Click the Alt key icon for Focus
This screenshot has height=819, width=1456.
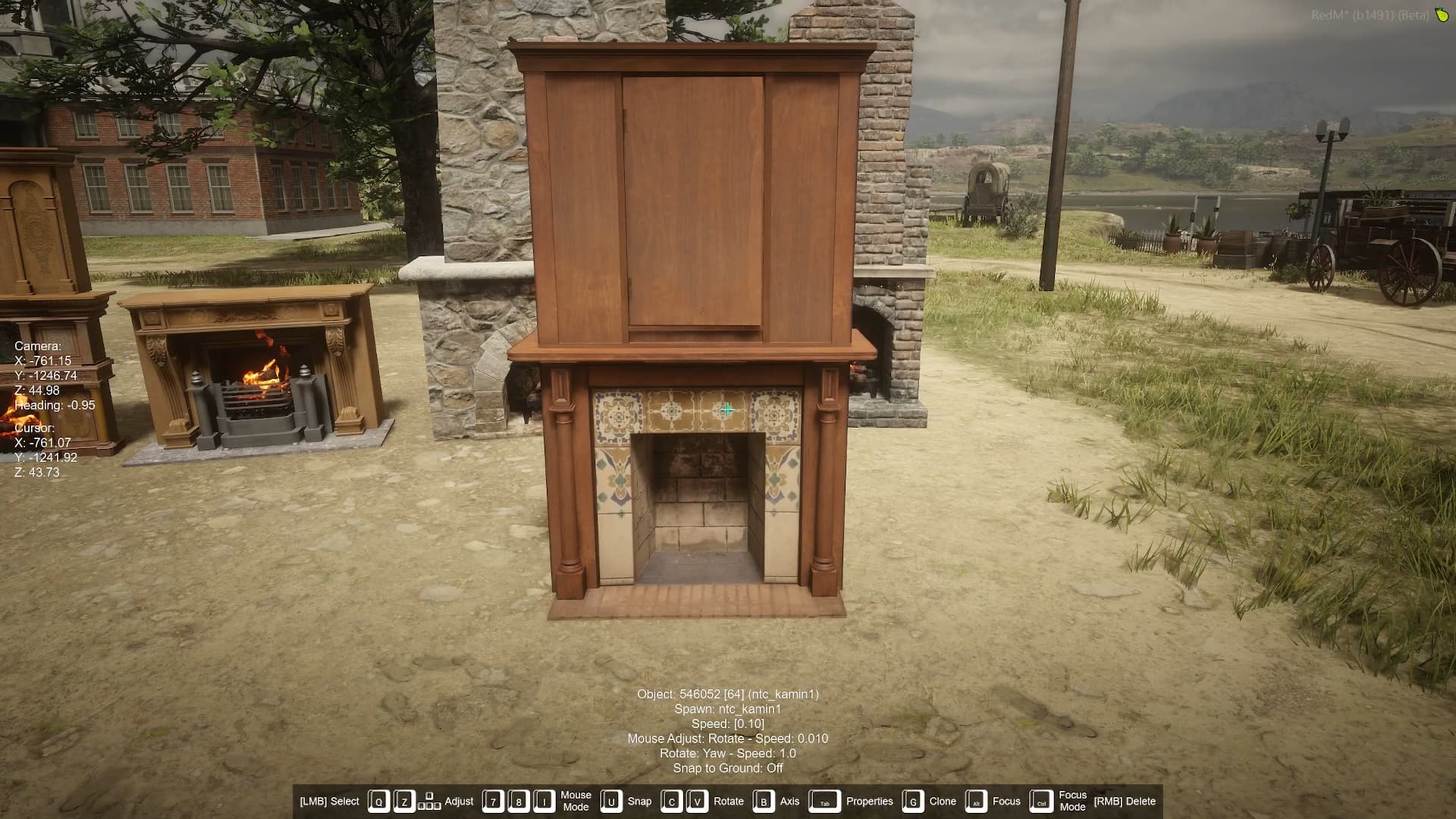(x=977, y=800)
